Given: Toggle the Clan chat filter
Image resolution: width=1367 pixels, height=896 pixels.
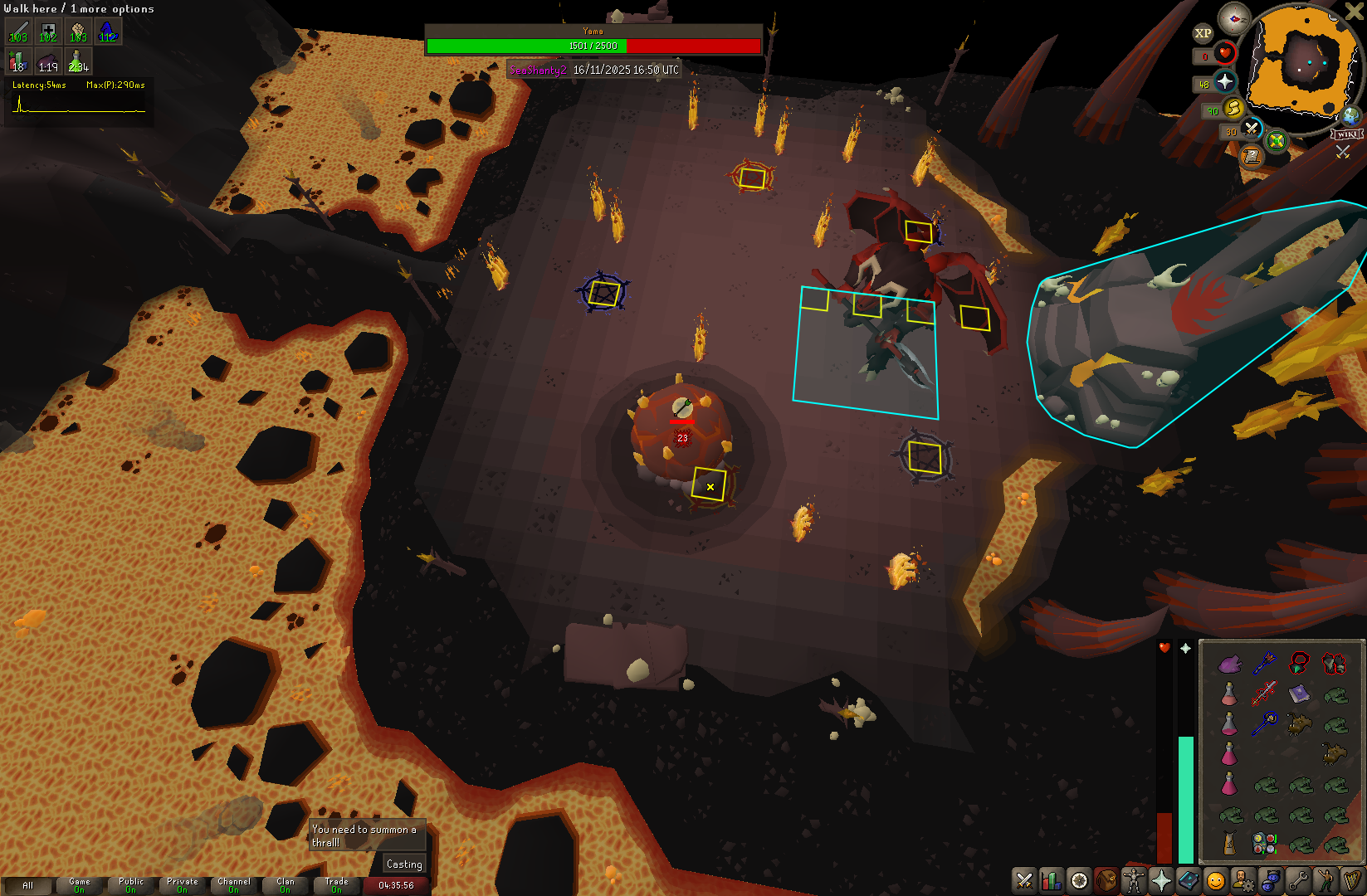Looking at the screenshot, I should pyautogui.click(x=285, y=885).
